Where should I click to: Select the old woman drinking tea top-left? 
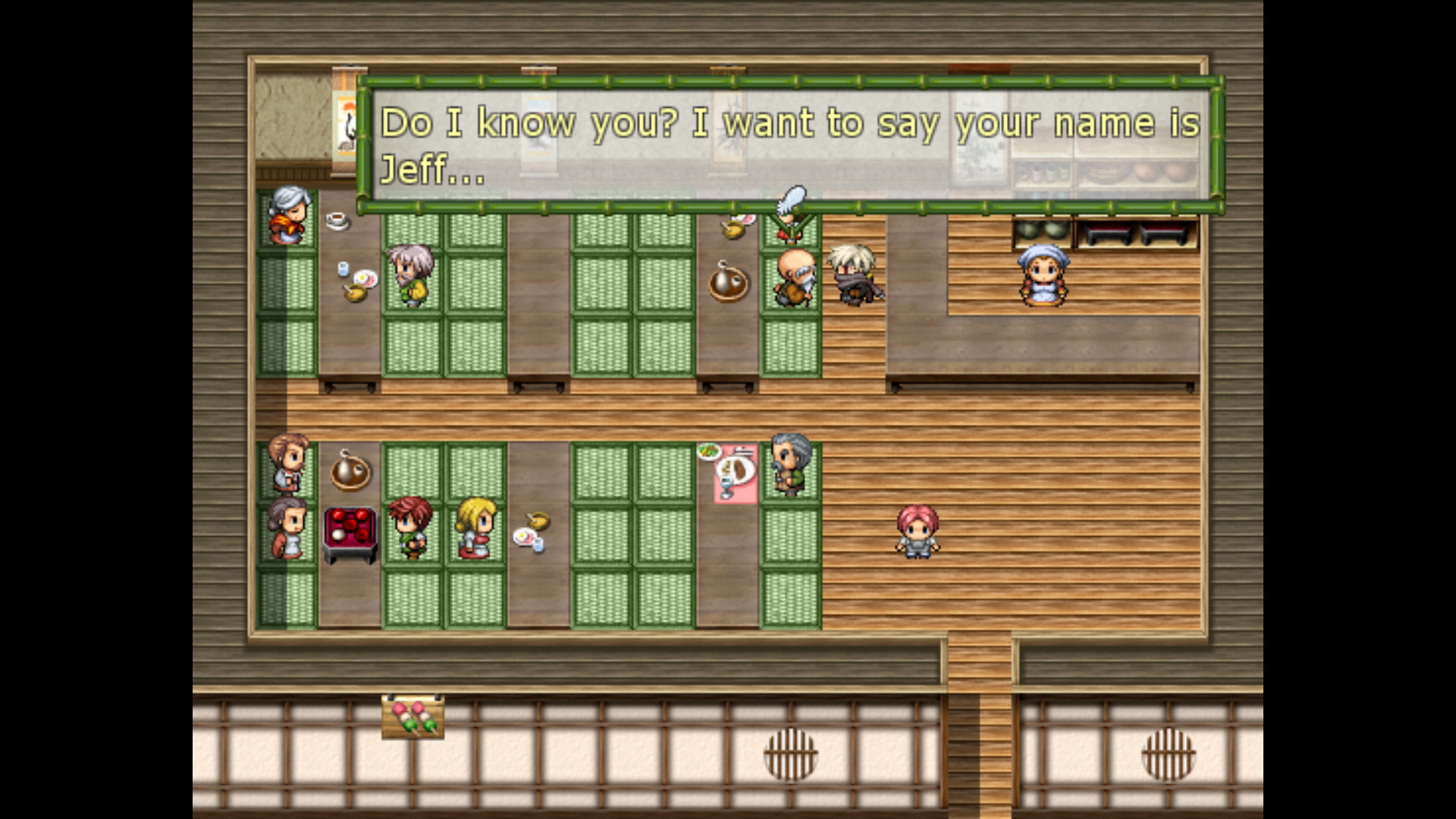click(290, 218)
